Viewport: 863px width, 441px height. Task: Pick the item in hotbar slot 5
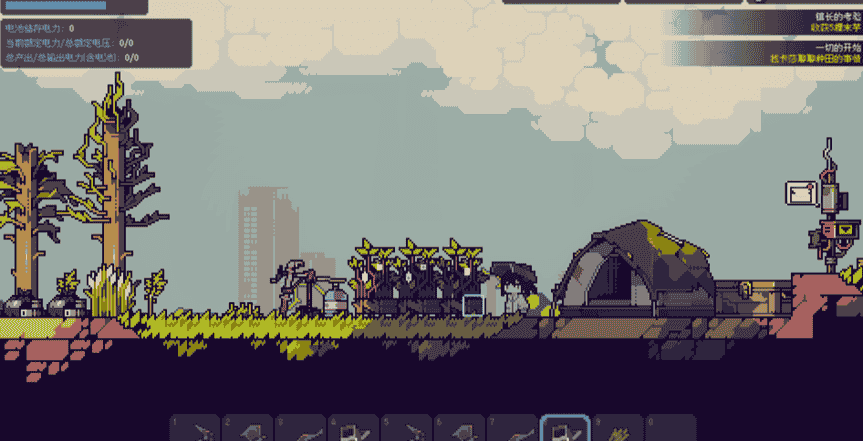pos(407,429)
